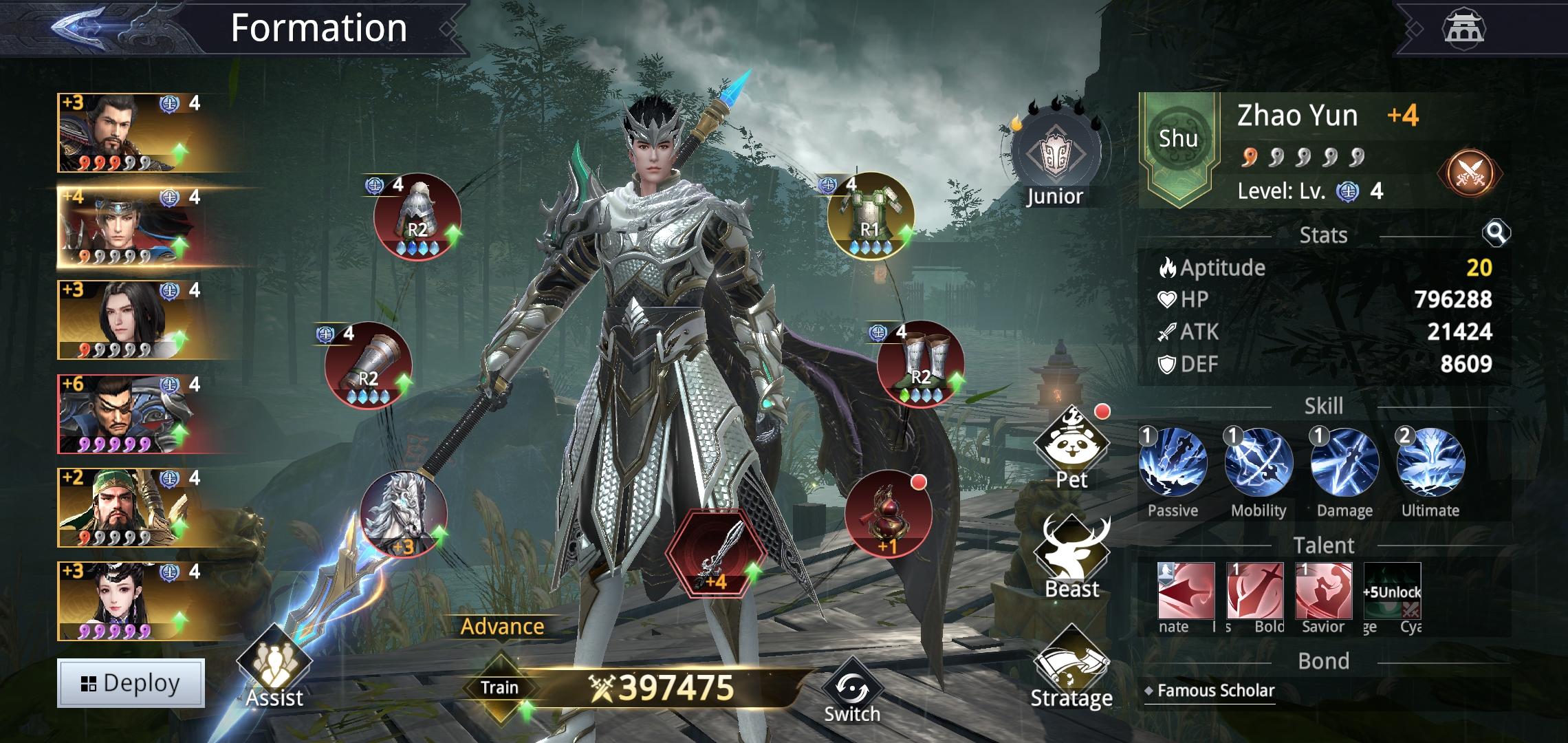
Task: Open the Deploy formation button
Action: click(x=131, y=683)
